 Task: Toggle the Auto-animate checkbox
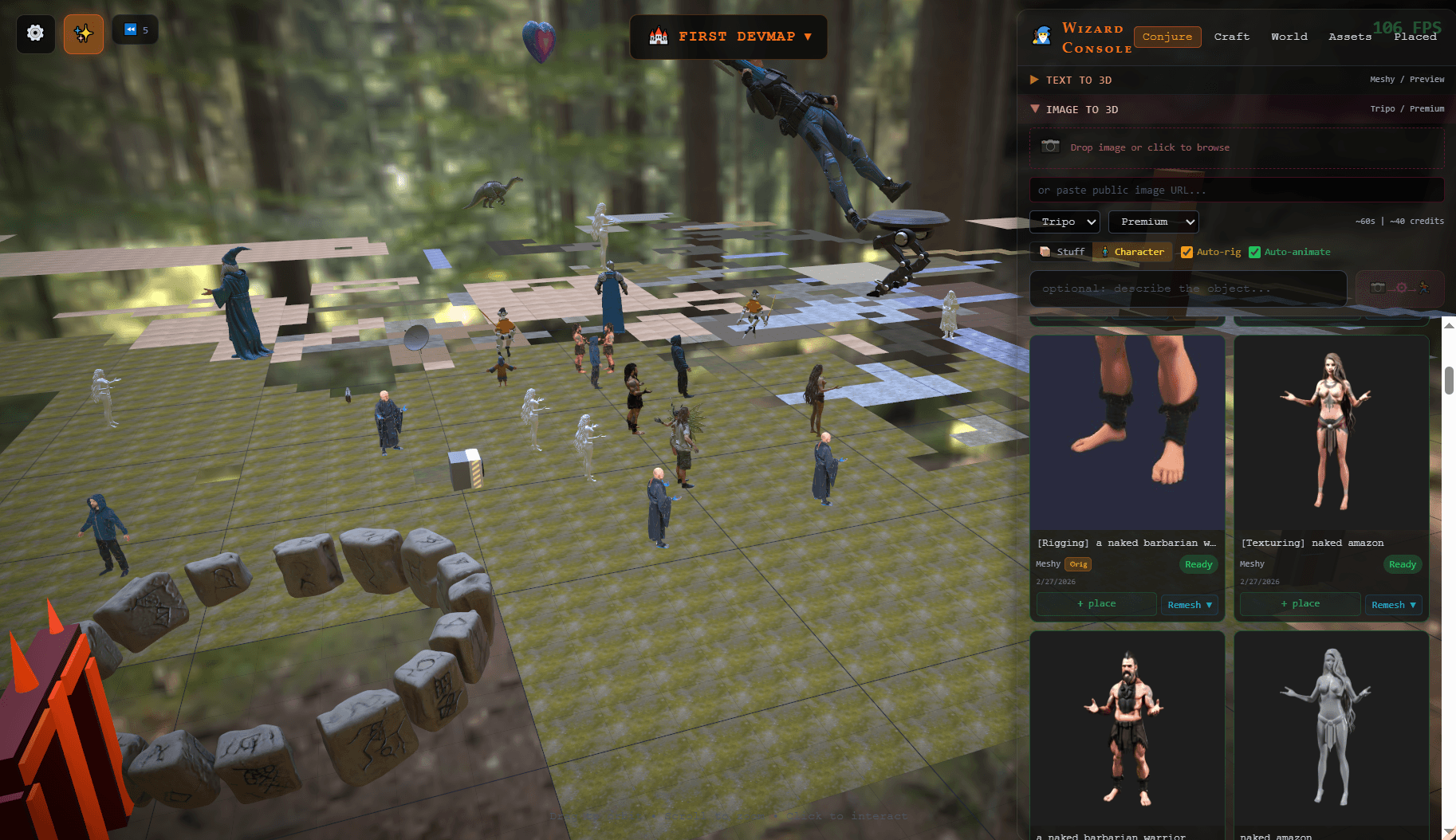[x=1254, y=253]
